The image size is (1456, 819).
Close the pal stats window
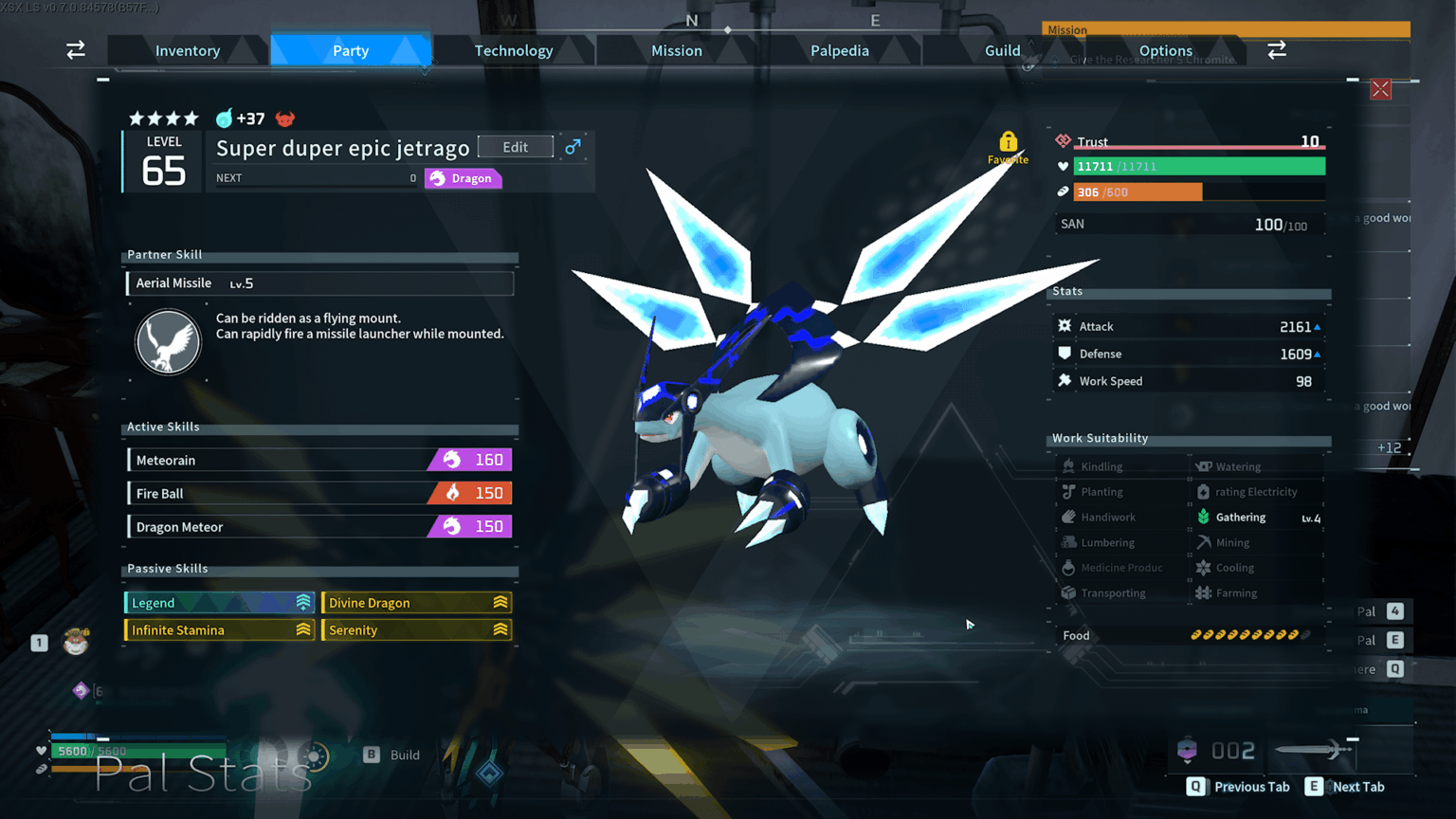click(1380, 89)
